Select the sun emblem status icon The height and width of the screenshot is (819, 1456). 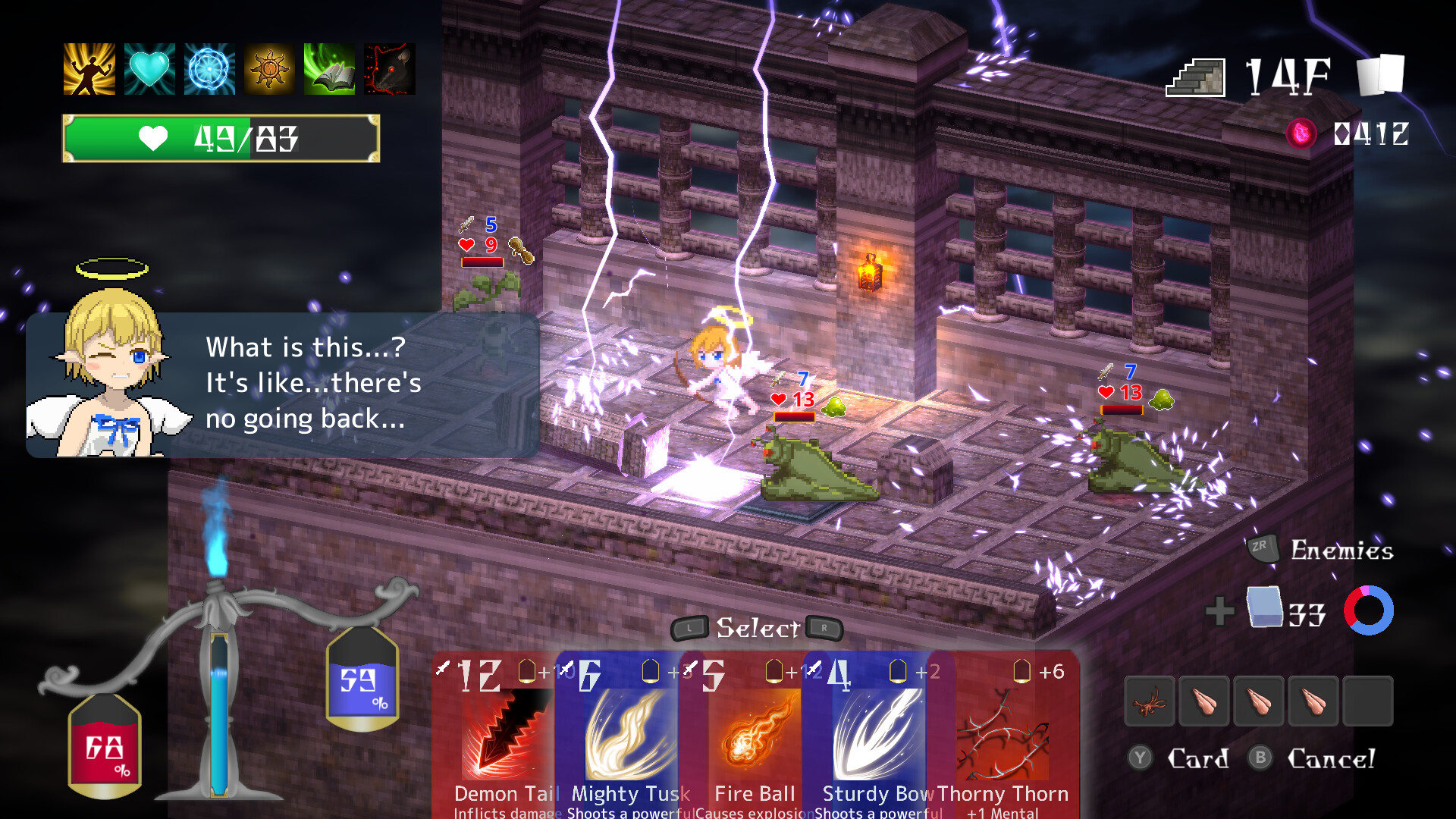click(x=270, y=70)
